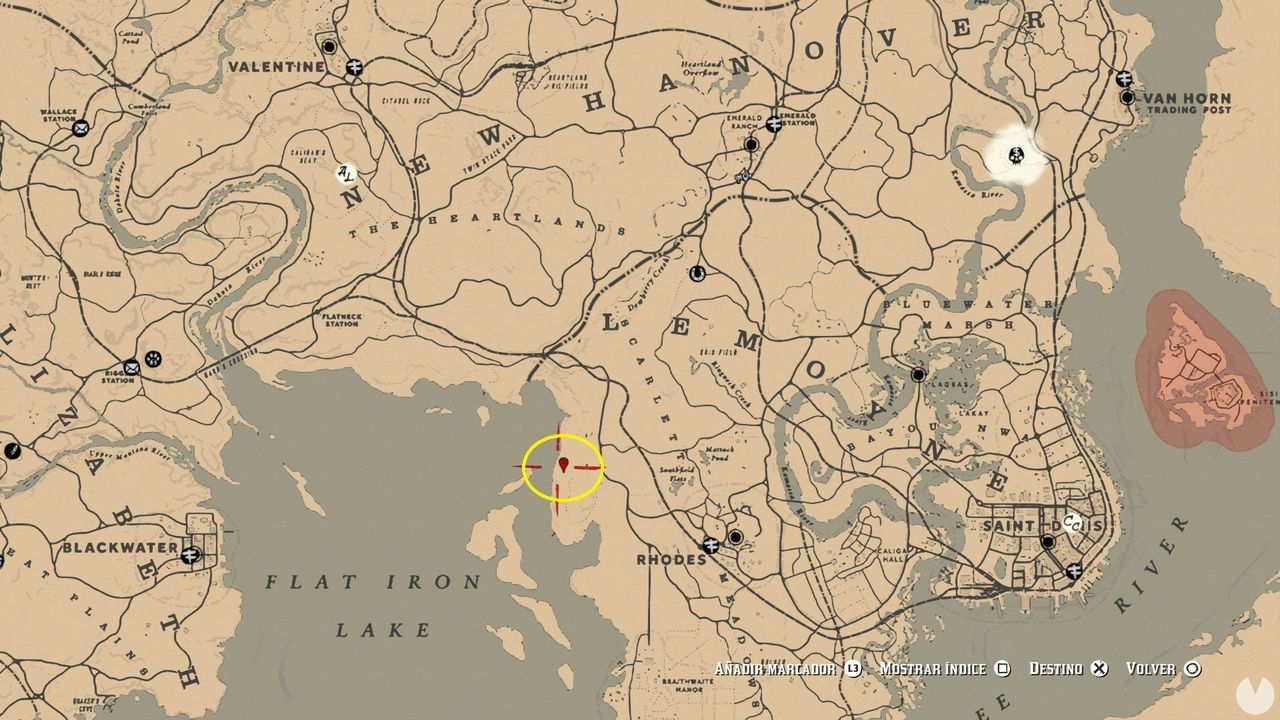This screenshot has width=1280, height=720.
Task: Select the fence icon next to Valentine
Action: (x=354, y=67)
